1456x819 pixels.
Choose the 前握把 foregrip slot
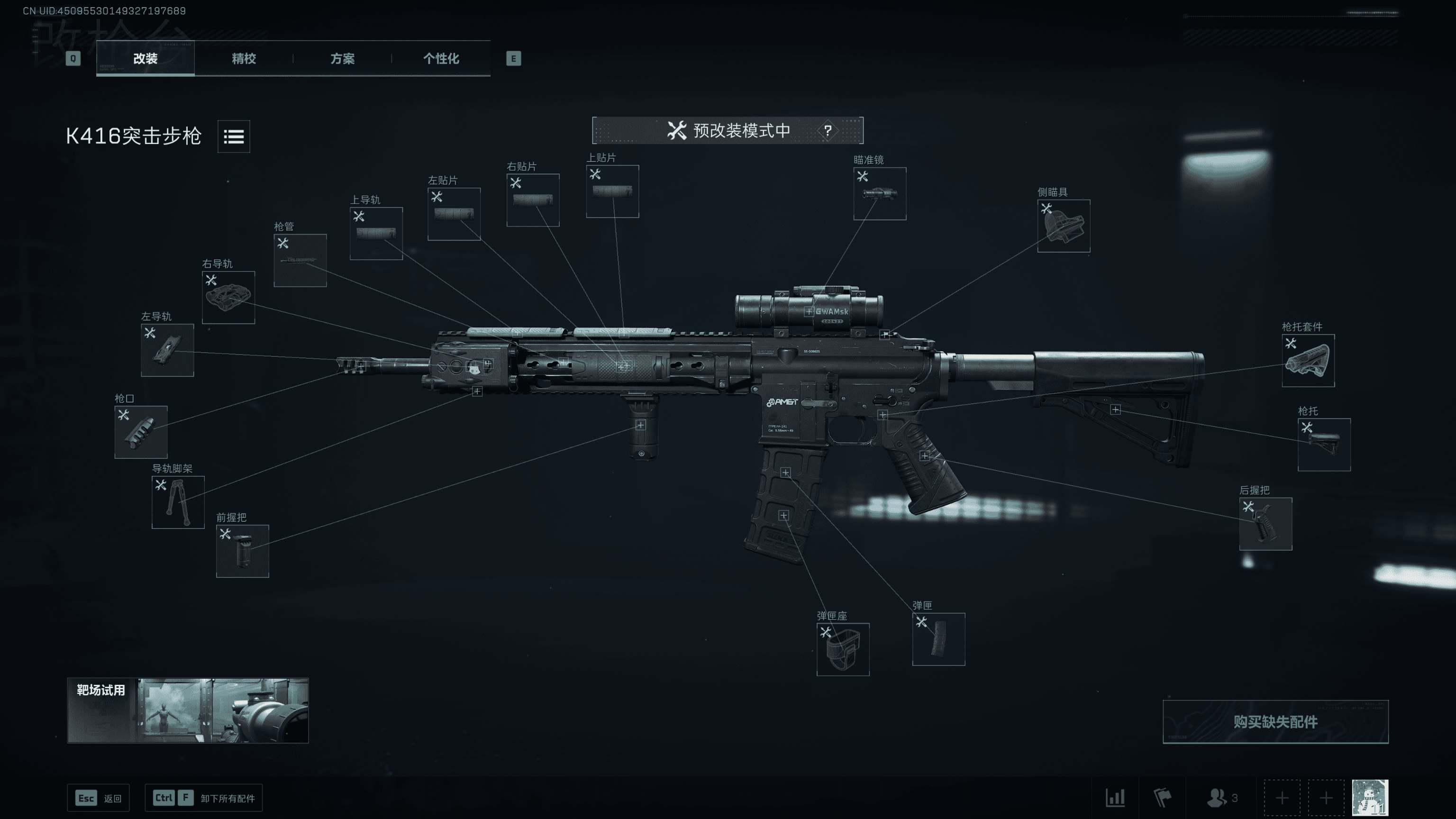point(242,551)
